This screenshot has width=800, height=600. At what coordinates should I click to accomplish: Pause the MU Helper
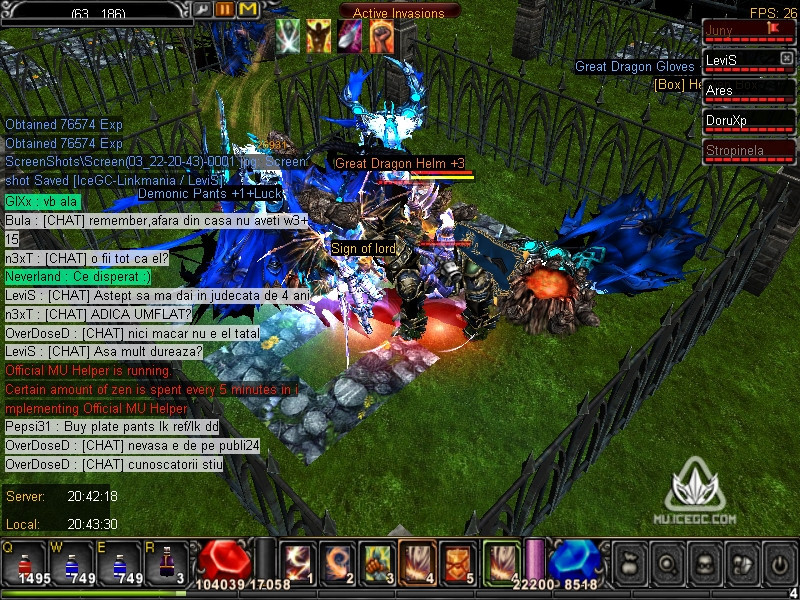coord(225,9)
